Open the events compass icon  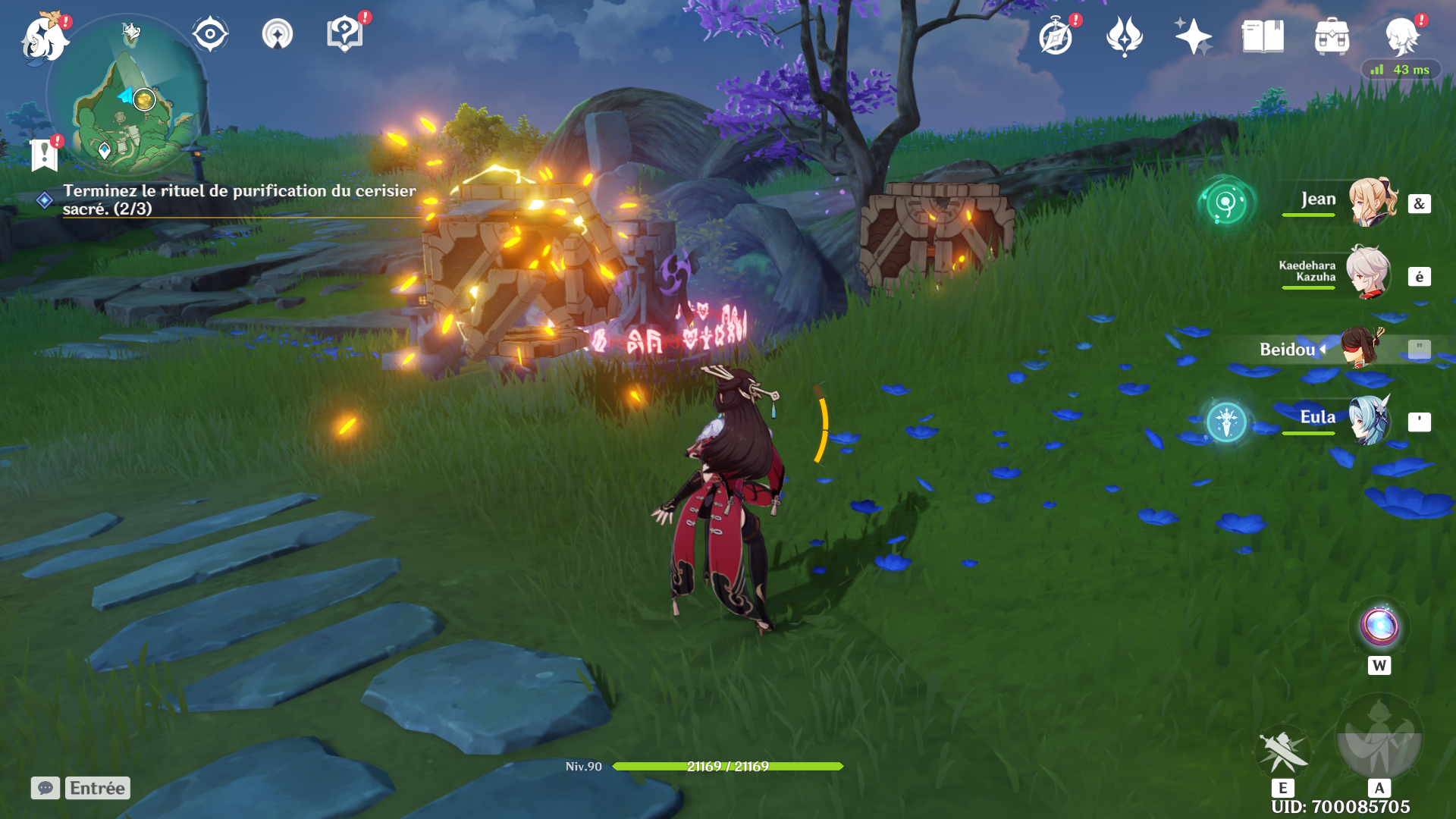pyautogui.click(x=1056, y=36)
